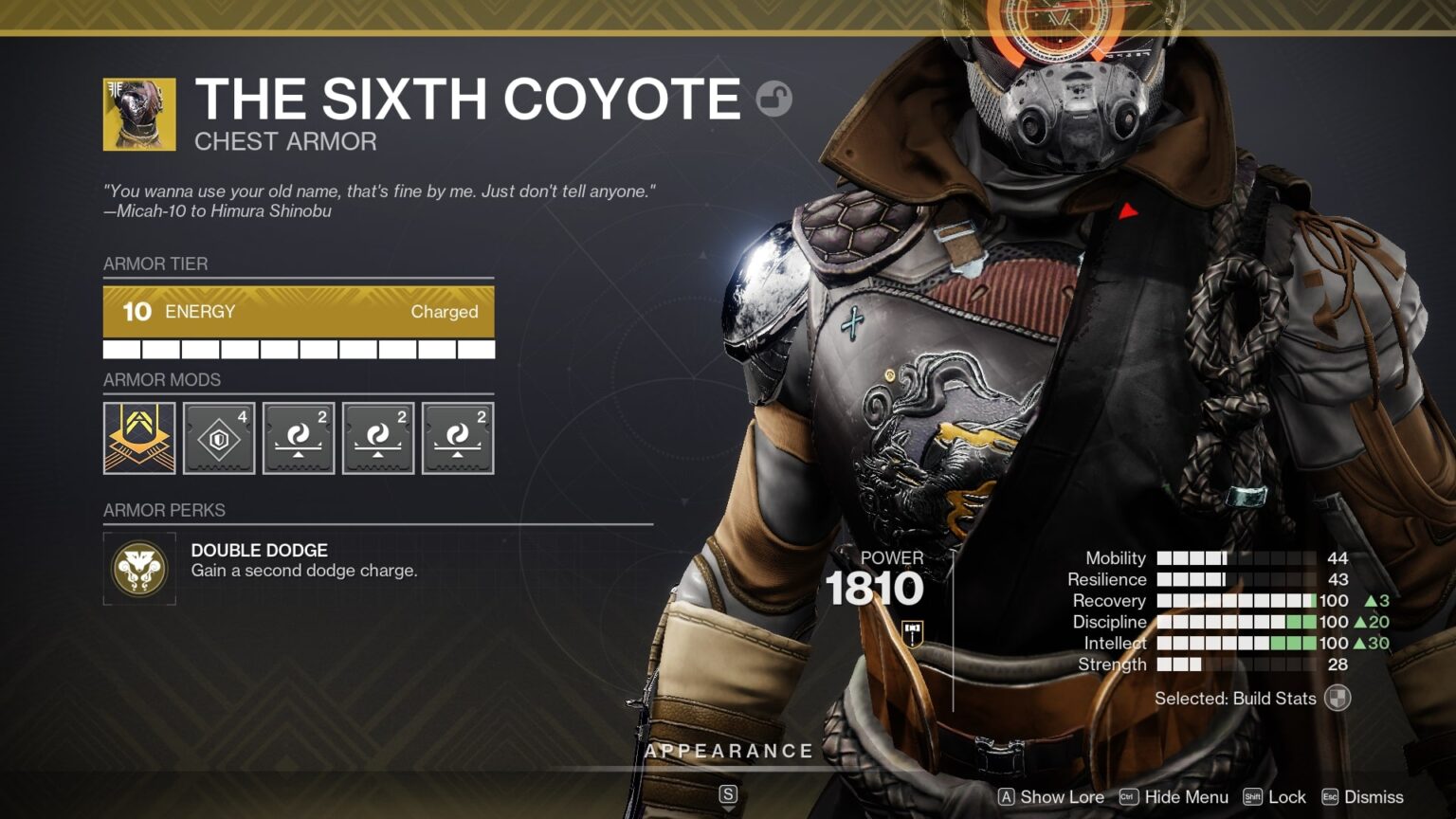Image resolution: width=1456 pixels, height=819 pixels.
Task: Select the middle stat mod costing 2 energy
Action: 377,437
